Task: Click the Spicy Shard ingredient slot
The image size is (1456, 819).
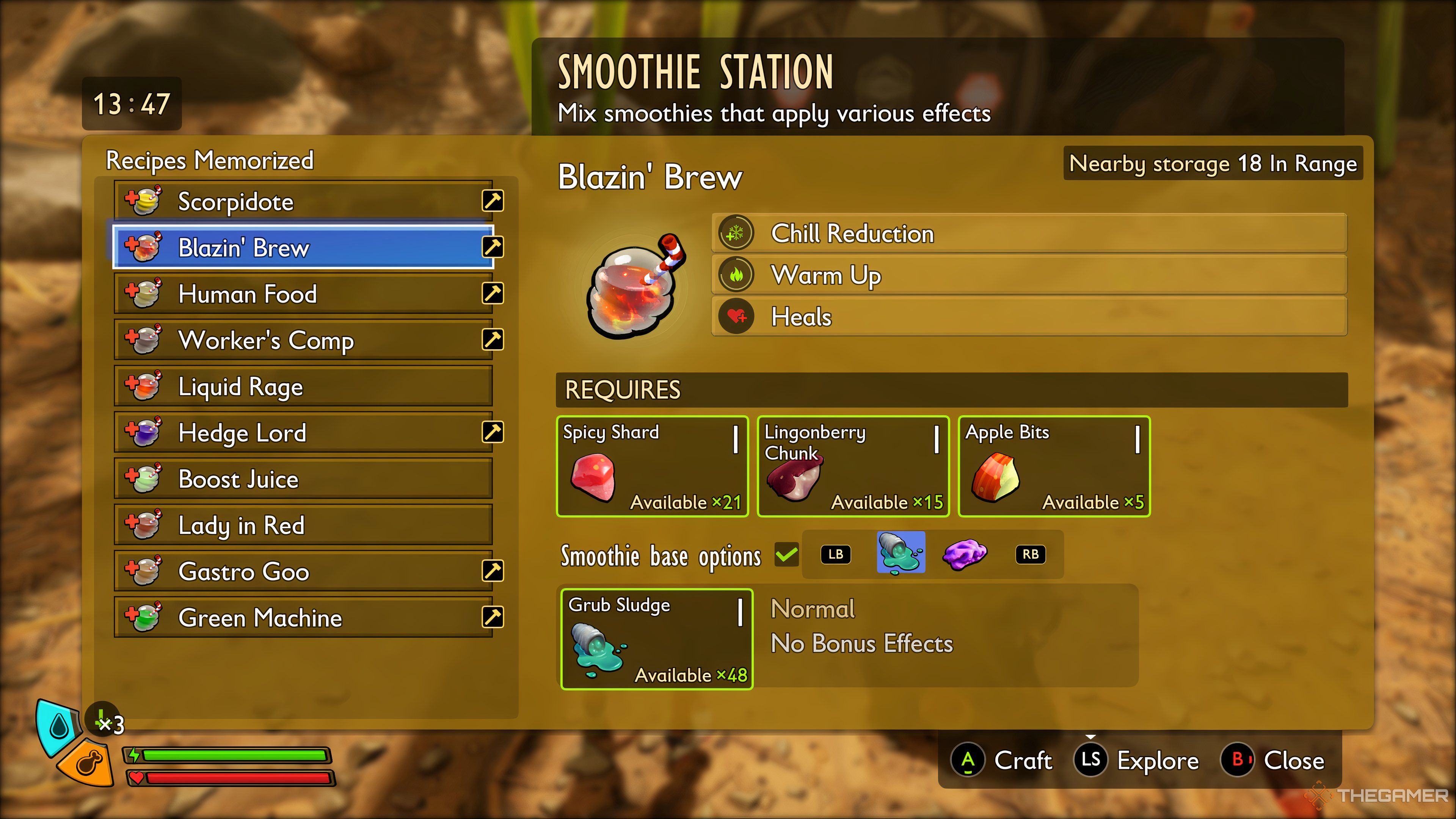Action: [652, 466]
